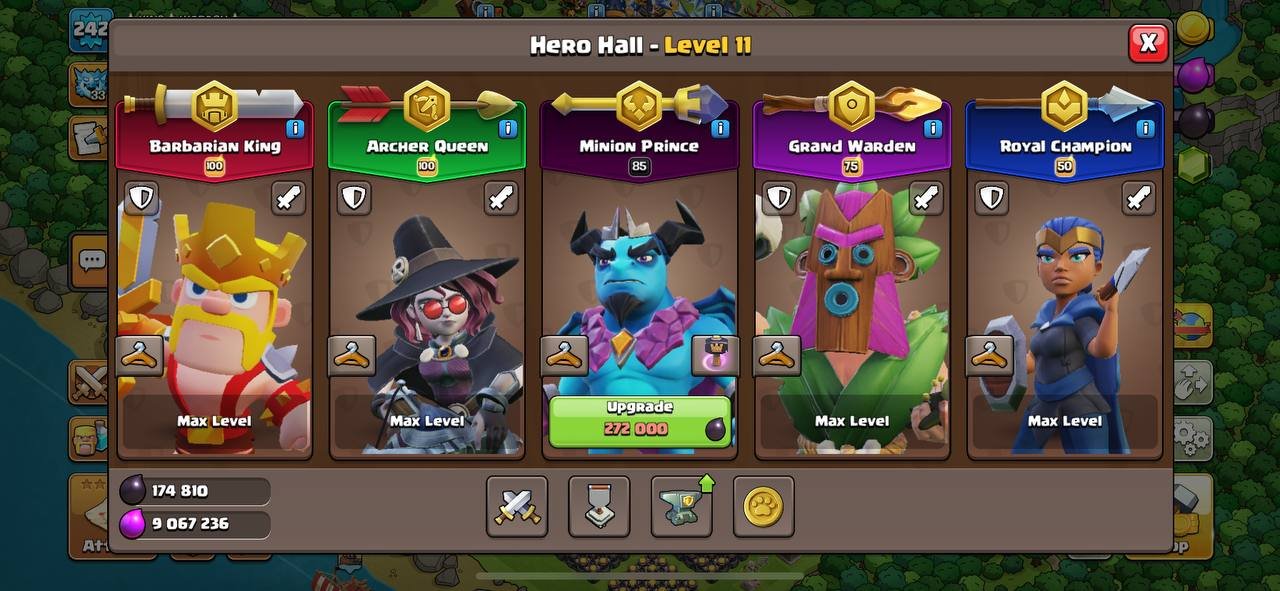Select Royal Champion sword mode icon

[1138, 198]
